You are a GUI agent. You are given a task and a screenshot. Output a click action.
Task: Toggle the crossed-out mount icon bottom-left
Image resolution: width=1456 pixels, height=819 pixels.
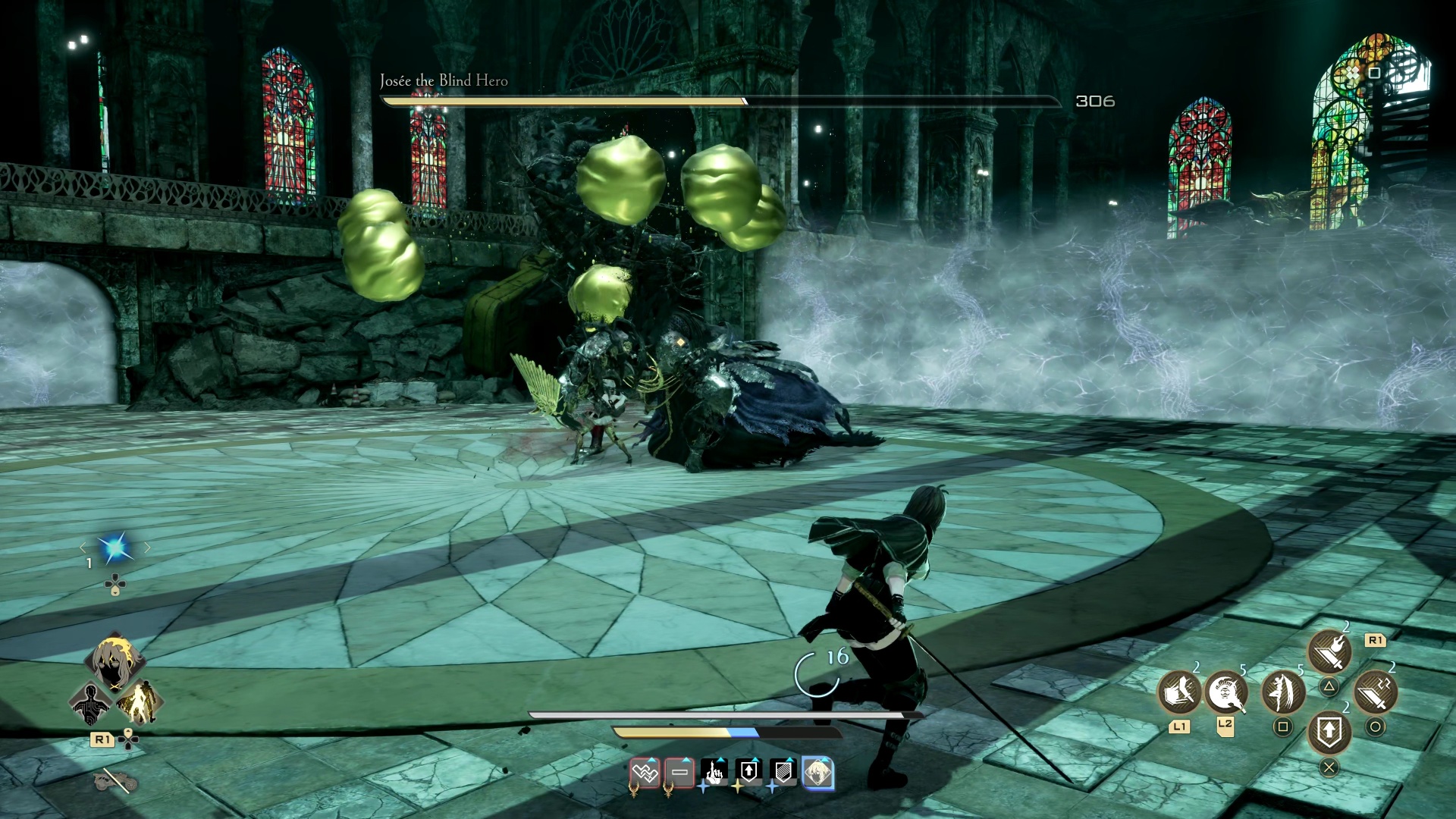(114, 780)
